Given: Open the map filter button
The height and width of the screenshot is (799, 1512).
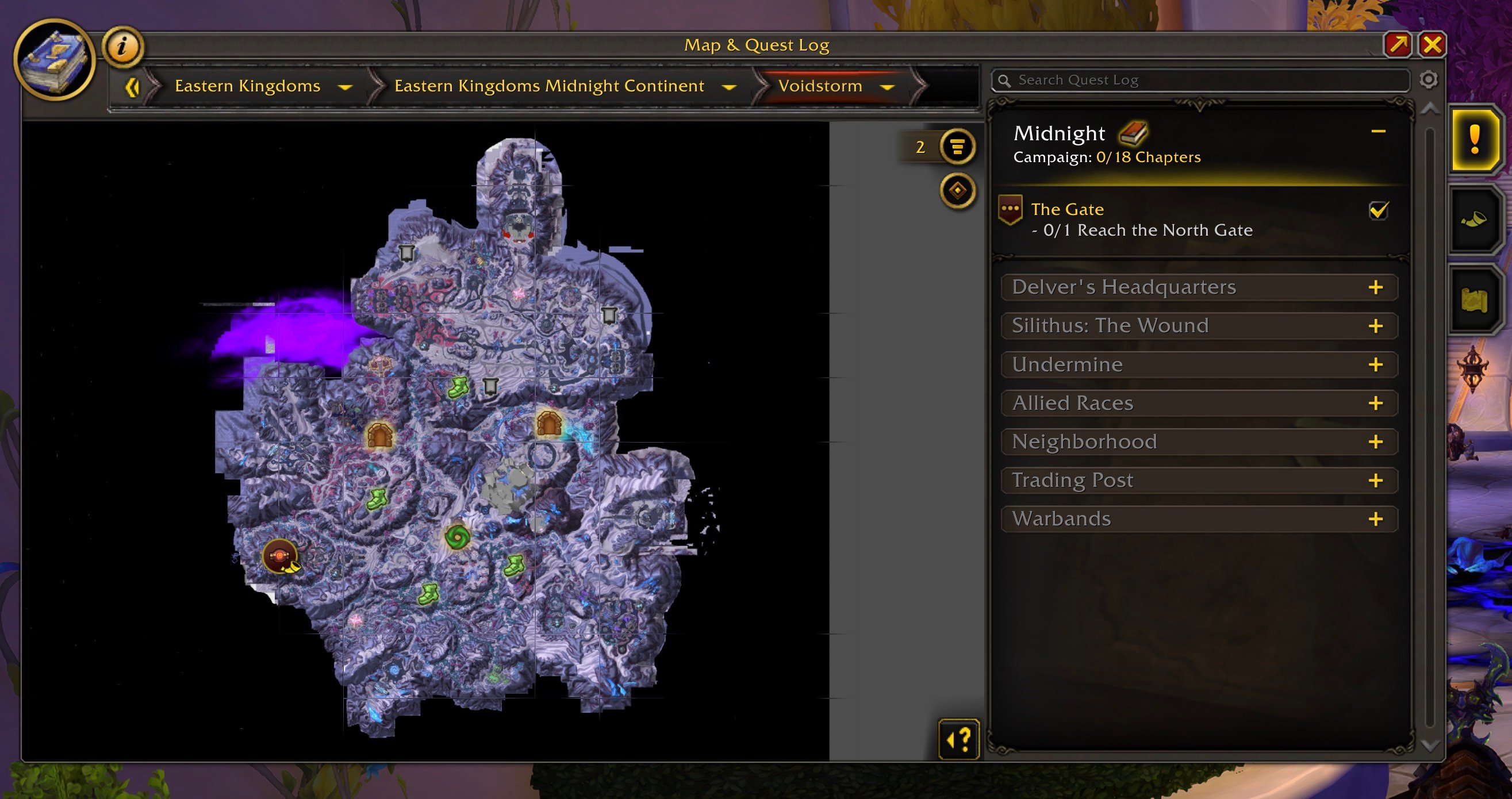Looking at the screenshot, I should click(957, 146).
